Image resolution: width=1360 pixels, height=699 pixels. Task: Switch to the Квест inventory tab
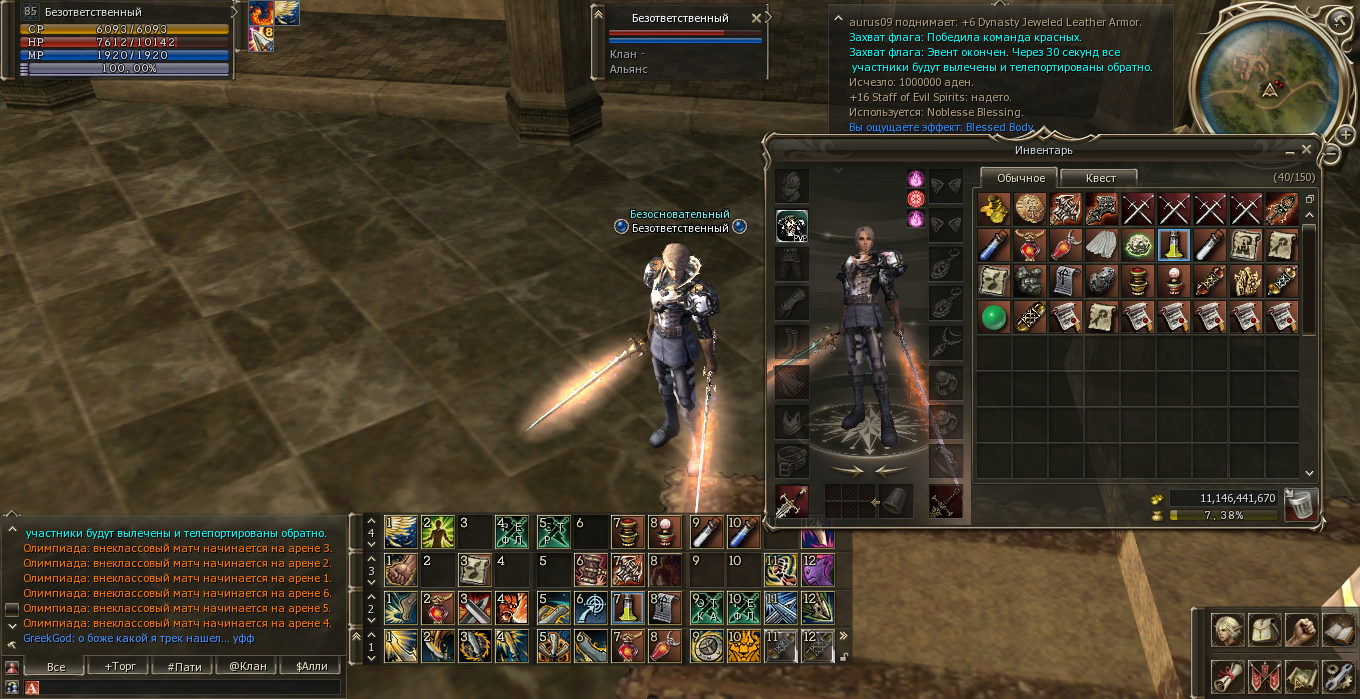[1100, 178]
